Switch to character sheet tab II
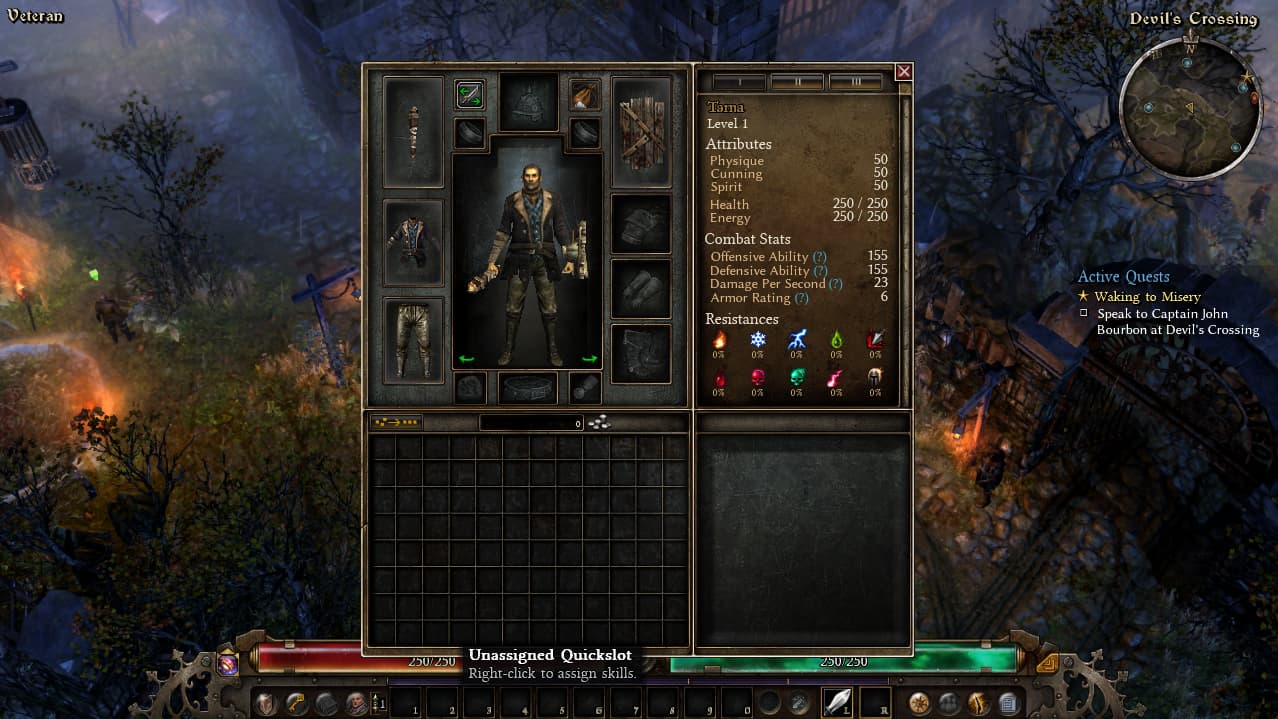Image resolution: width=1278 pixels, height=719 pixels. [x=797, y=82]
